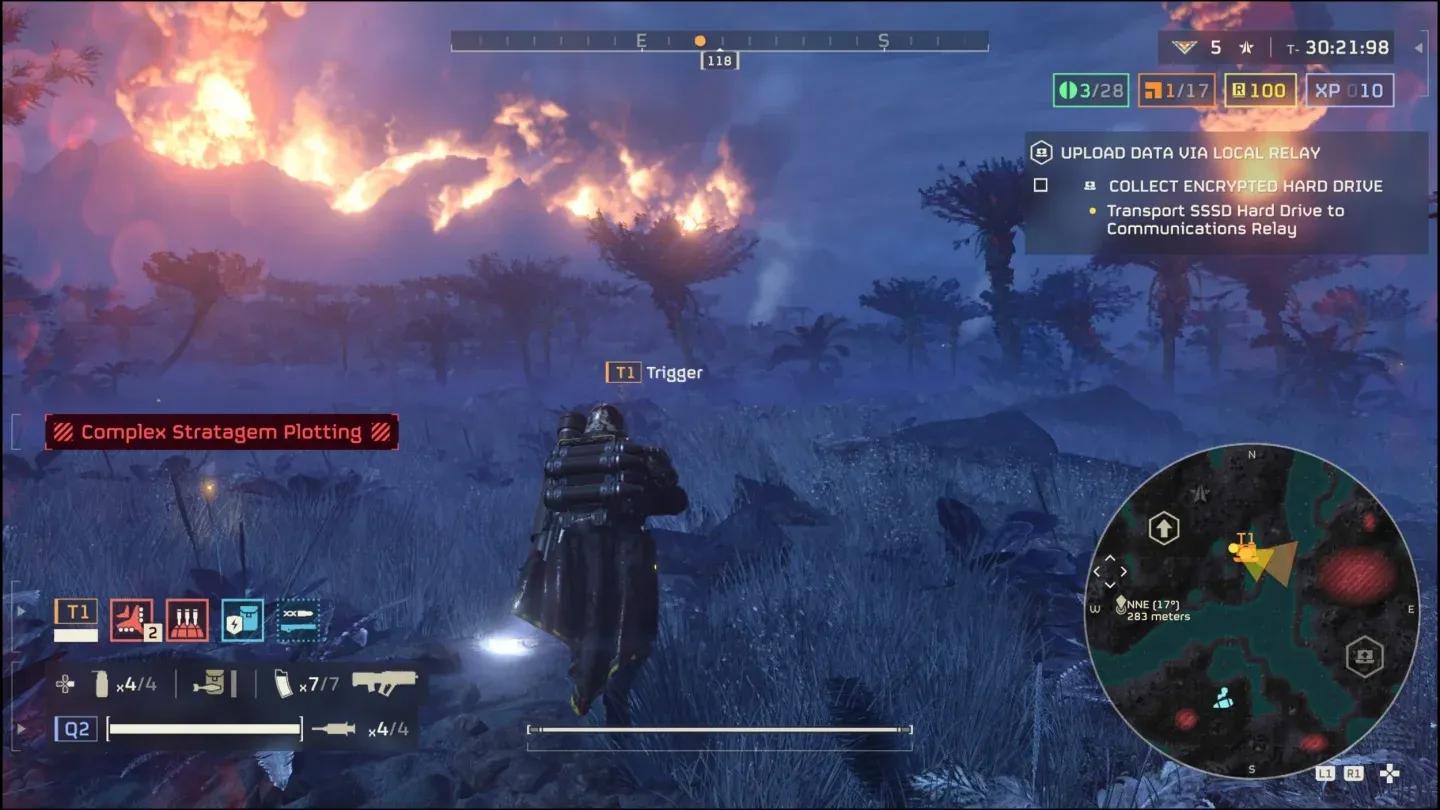Click the yellow requisition 100 box
This screenshot has width=1440, height=810.
point(1260,91)
